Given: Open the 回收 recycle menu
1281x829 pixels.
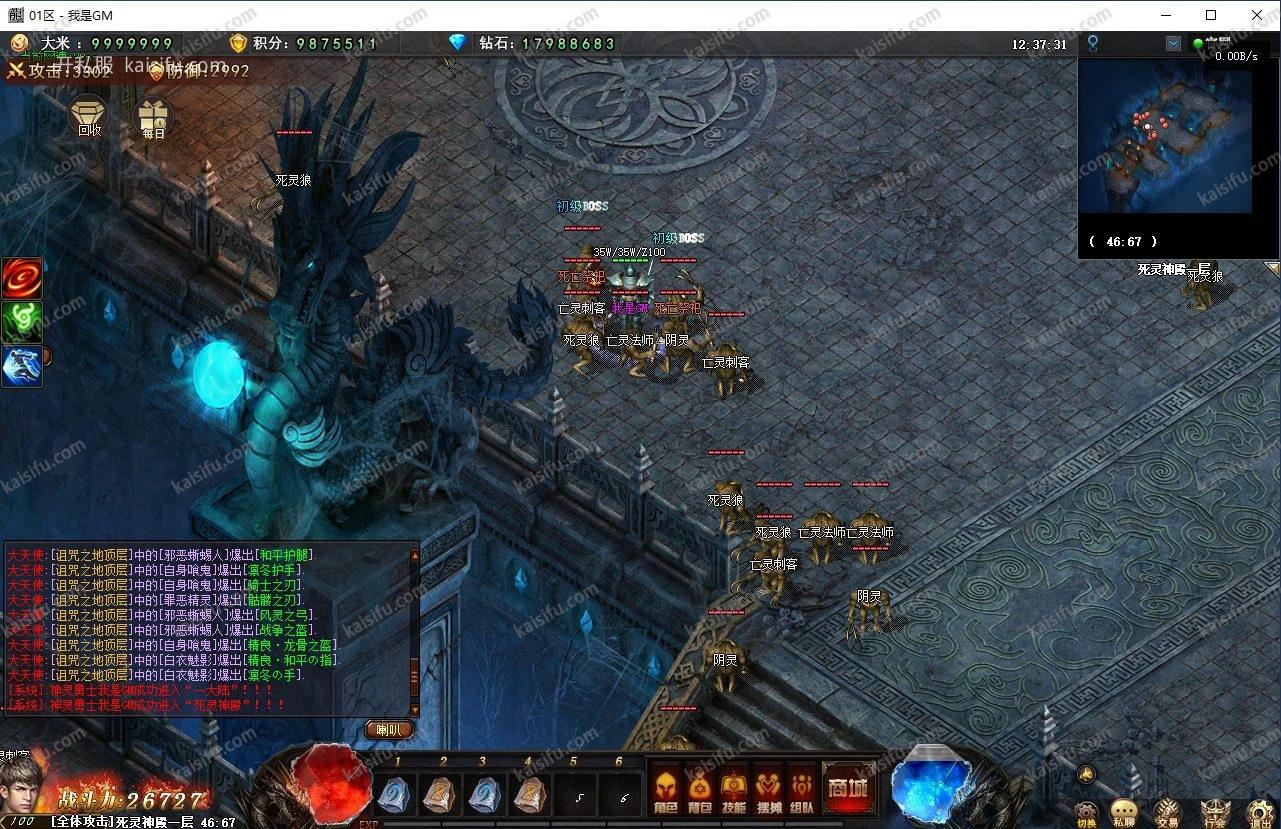Looking at the screenshot, I should pyautogui.click(x=89, y=117).
